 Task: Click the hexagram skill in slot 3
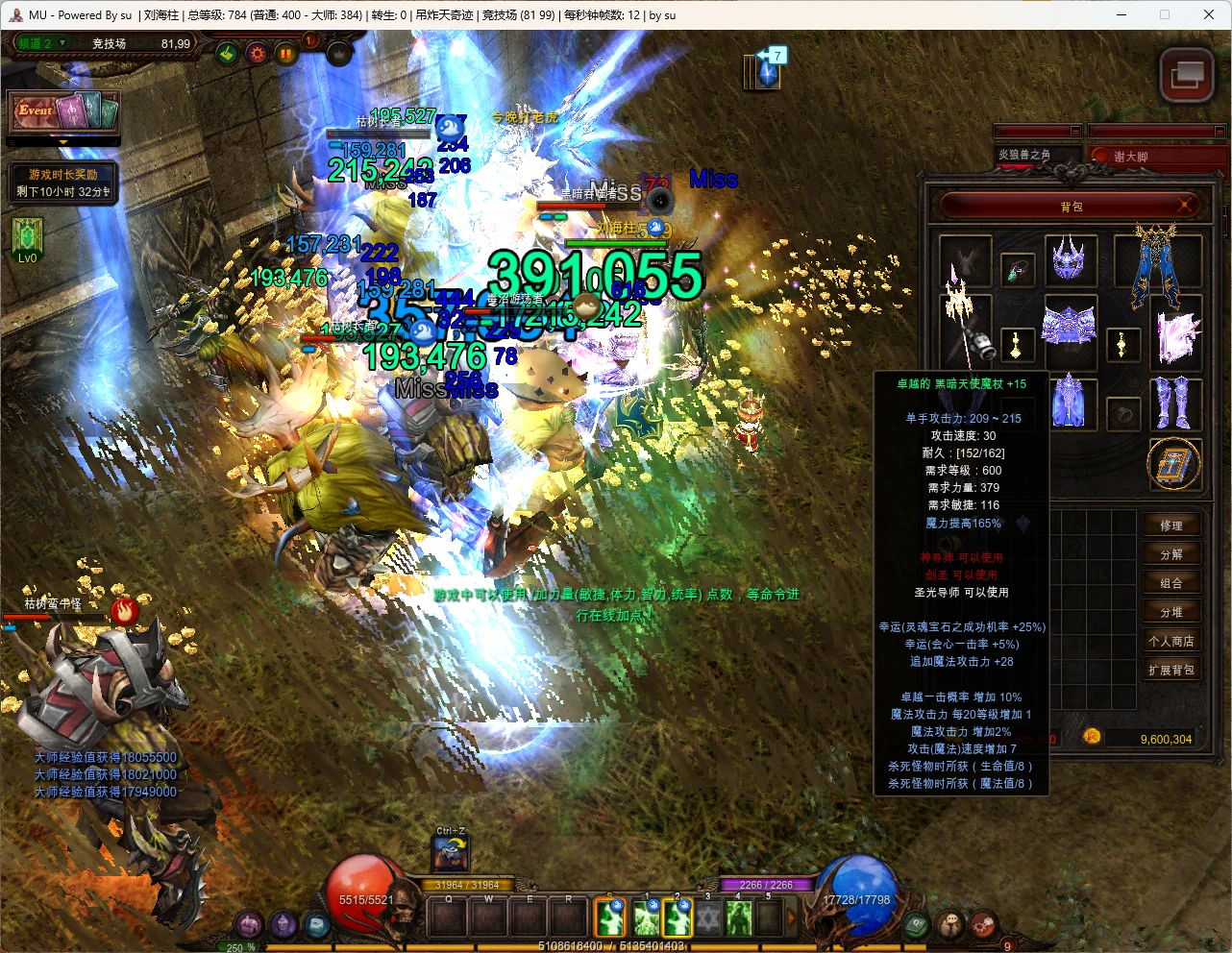tap(708, 918)
